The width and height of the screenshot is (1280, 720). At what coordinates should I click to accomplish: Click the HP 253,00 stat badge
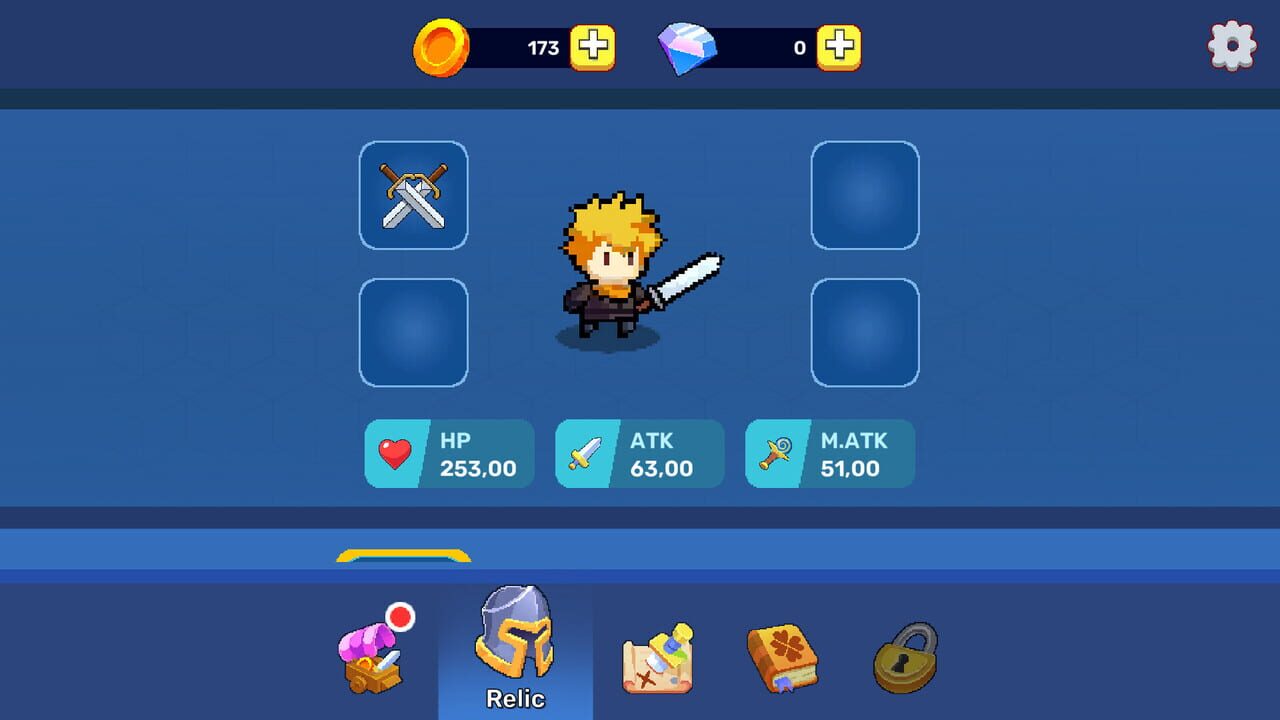point(448,453)
